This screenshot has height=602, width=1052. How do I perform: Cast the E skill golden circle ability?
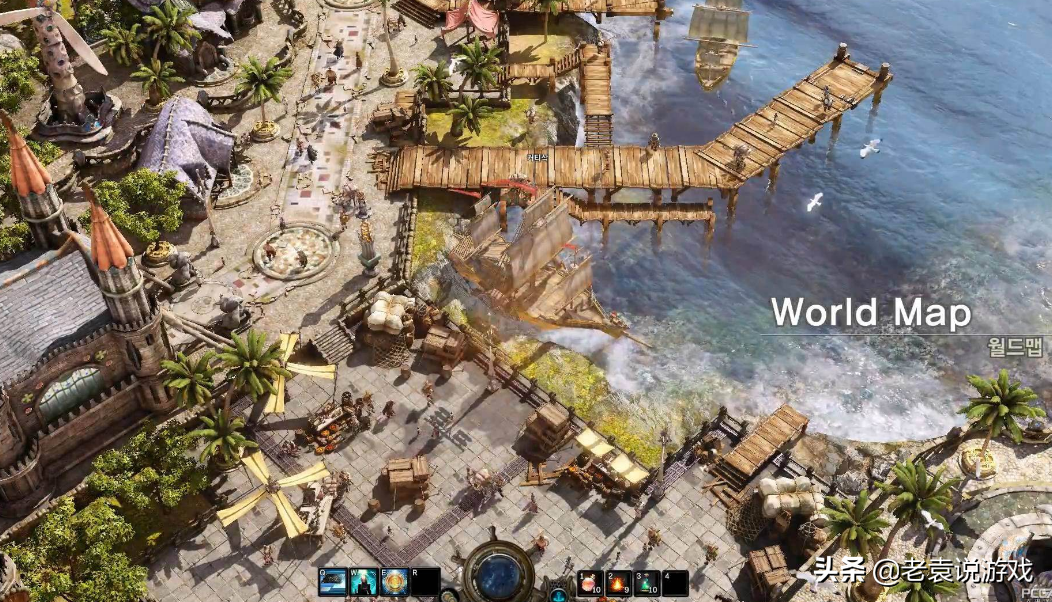click(395, 582)
